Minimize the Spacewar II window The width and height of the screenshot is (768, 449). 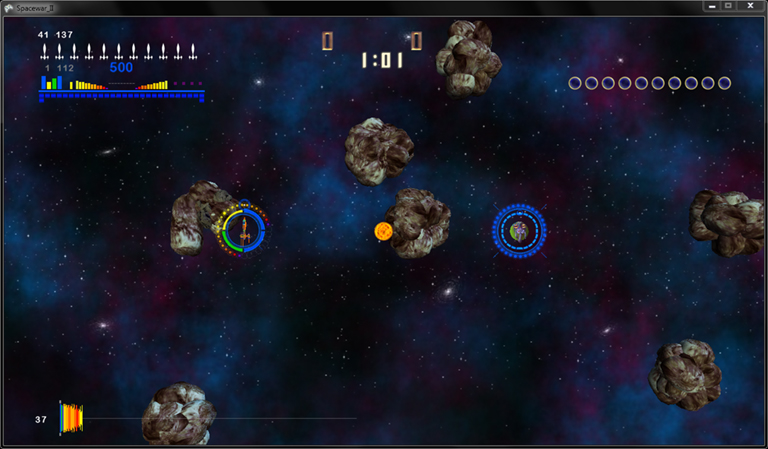click(x=710, y=6)
